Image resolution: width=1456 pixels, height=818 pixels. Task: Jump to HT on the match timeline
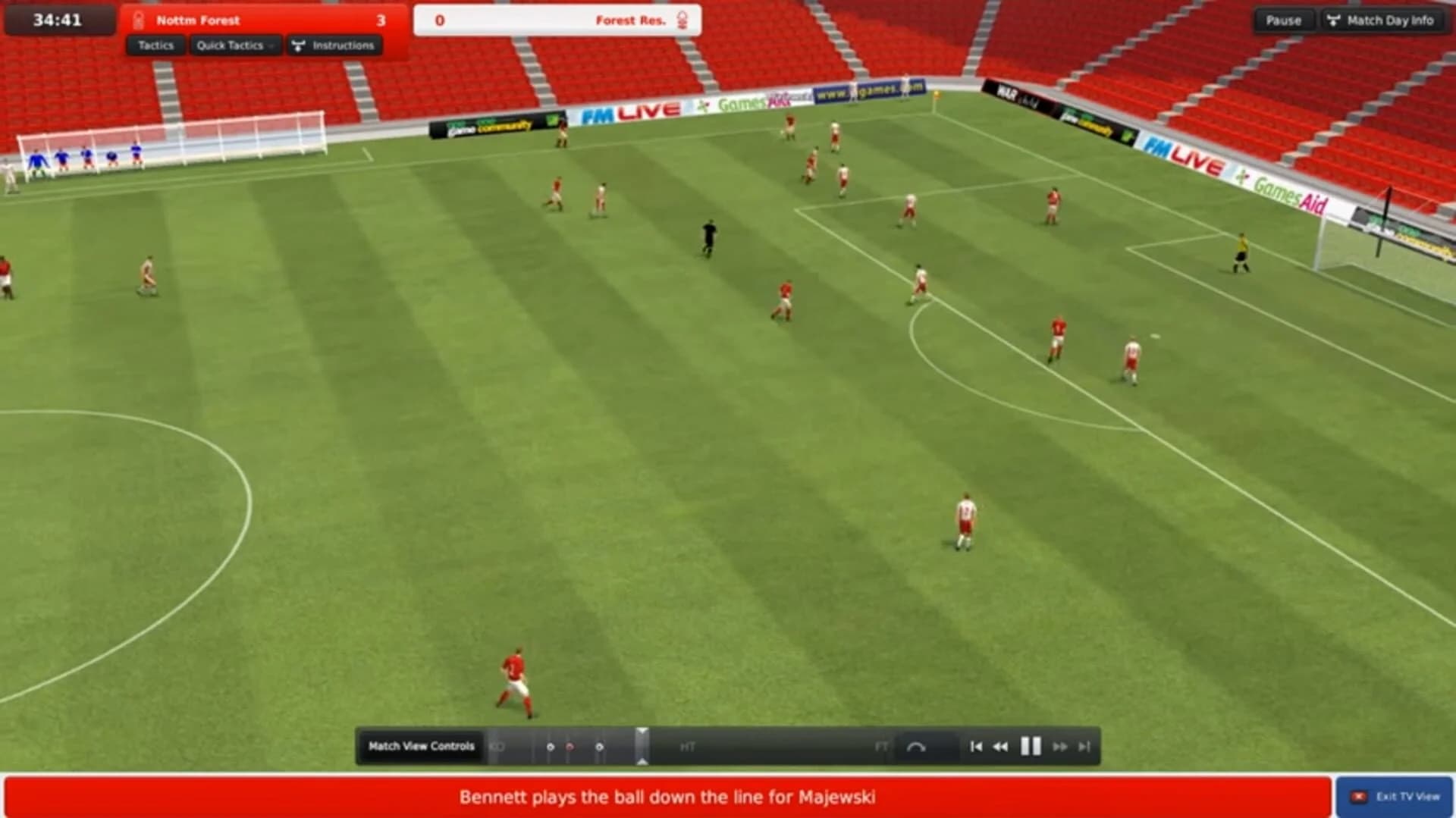[687, 746]
